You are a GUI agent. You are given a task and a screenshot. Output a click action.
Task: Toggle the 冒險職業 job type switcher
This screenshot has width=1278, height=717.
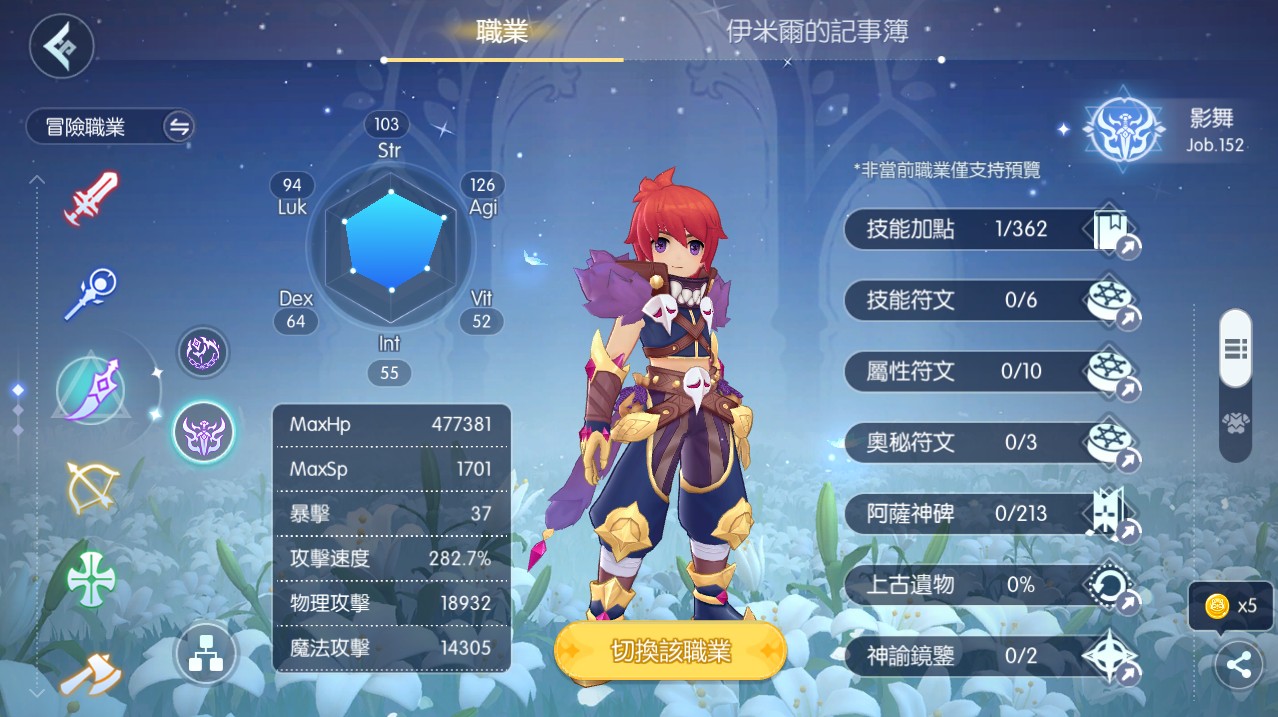click(x=179, y=127)
